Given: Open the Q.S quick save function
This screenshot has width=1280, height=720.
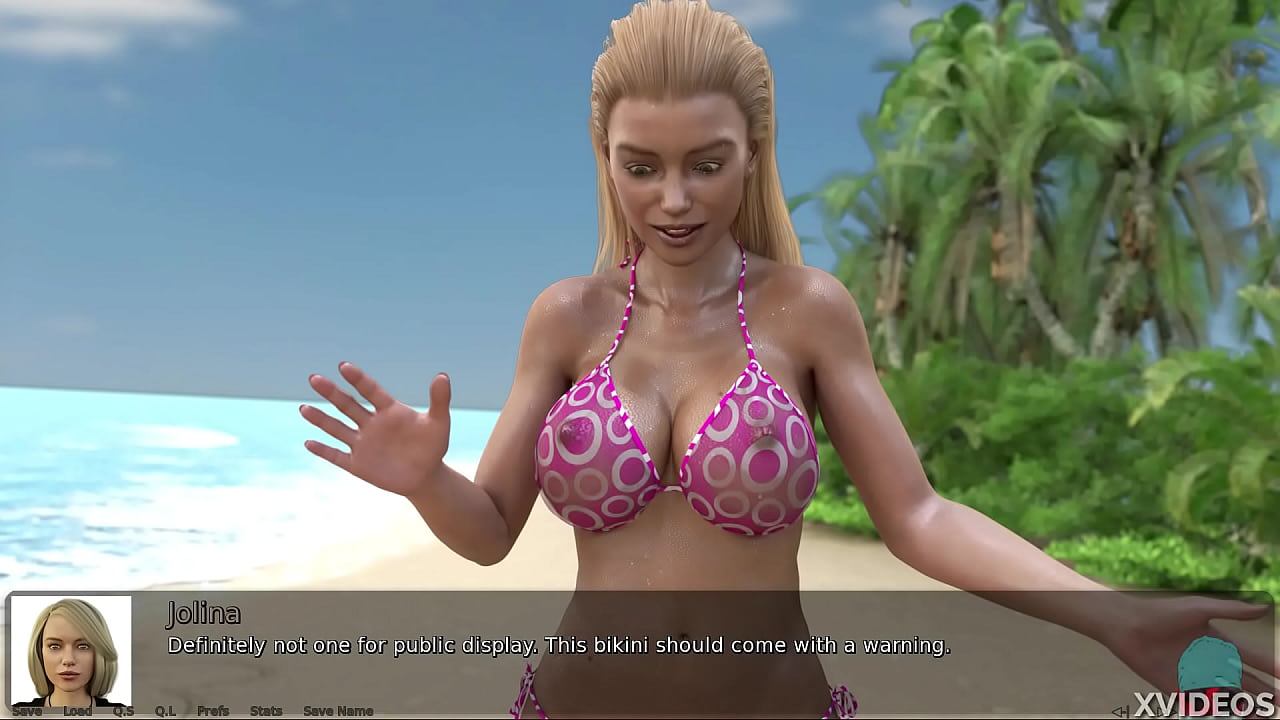Looking at the screenshot, I should [122, 710].
